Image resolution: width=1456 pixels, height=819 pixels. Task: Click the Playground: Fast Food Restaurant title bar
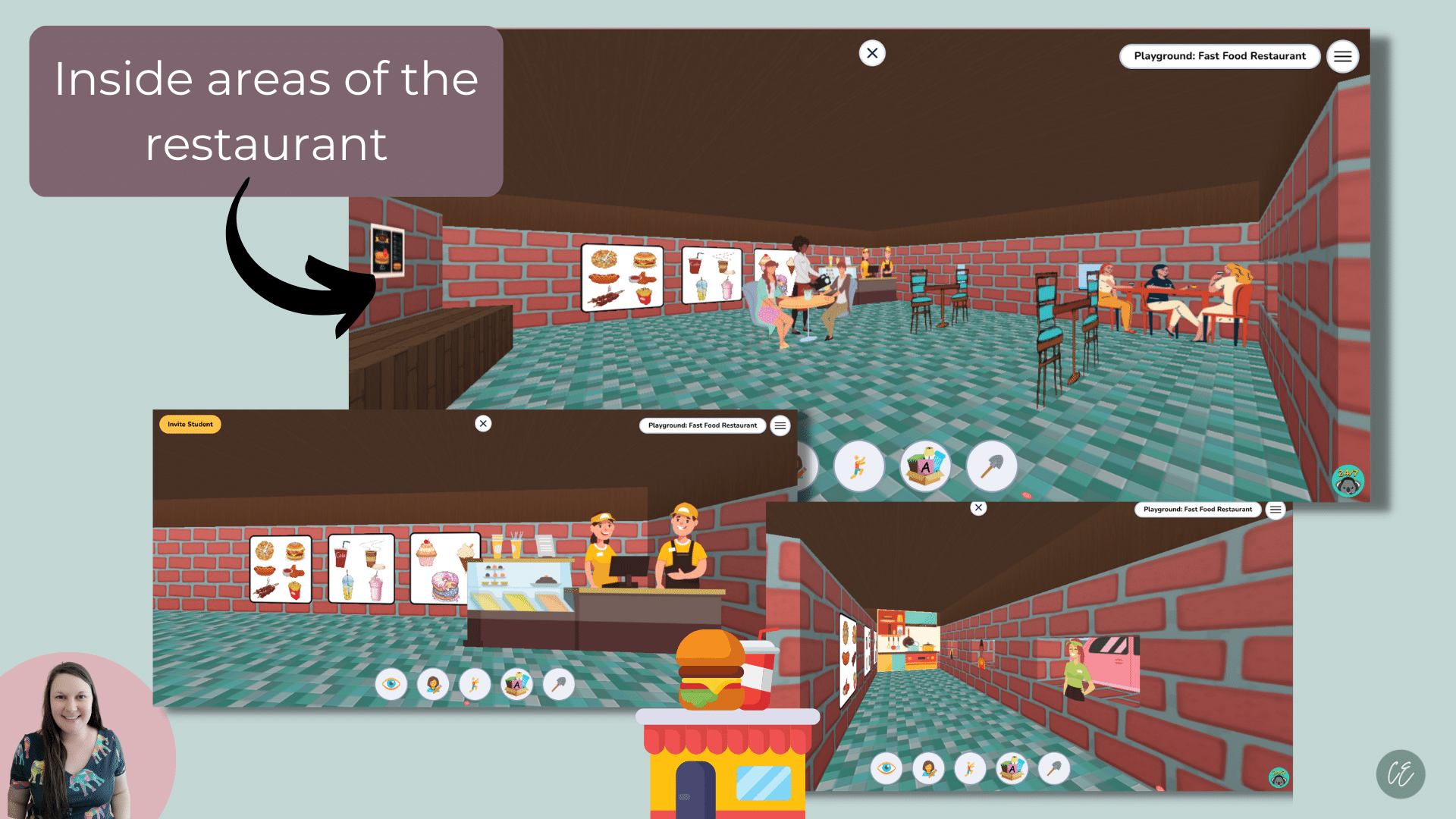point(1220,55)
